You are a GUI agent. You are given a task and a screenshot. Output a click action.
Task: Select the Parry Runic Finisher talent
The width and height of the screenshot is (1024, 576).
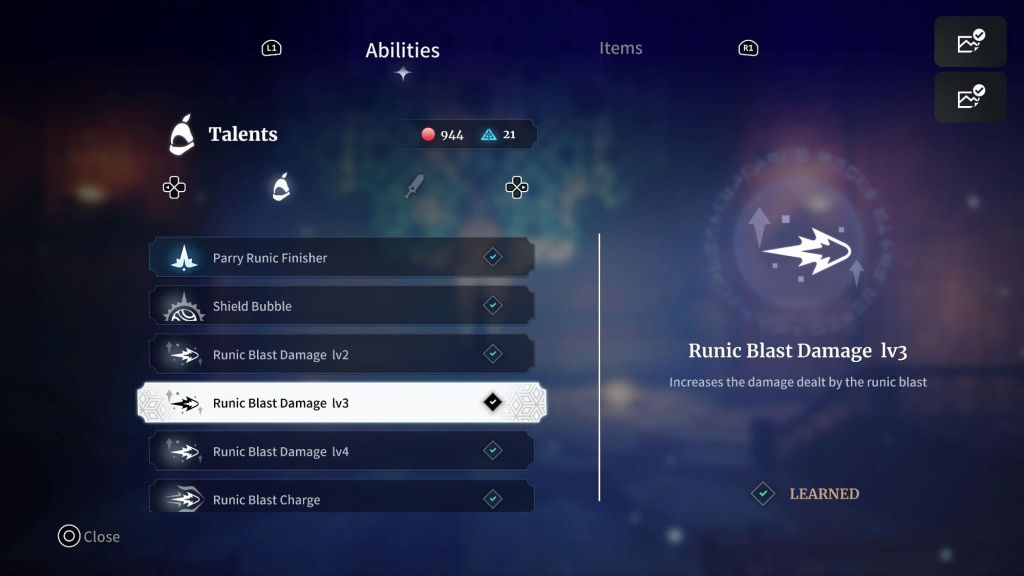(x=341, y=258)
